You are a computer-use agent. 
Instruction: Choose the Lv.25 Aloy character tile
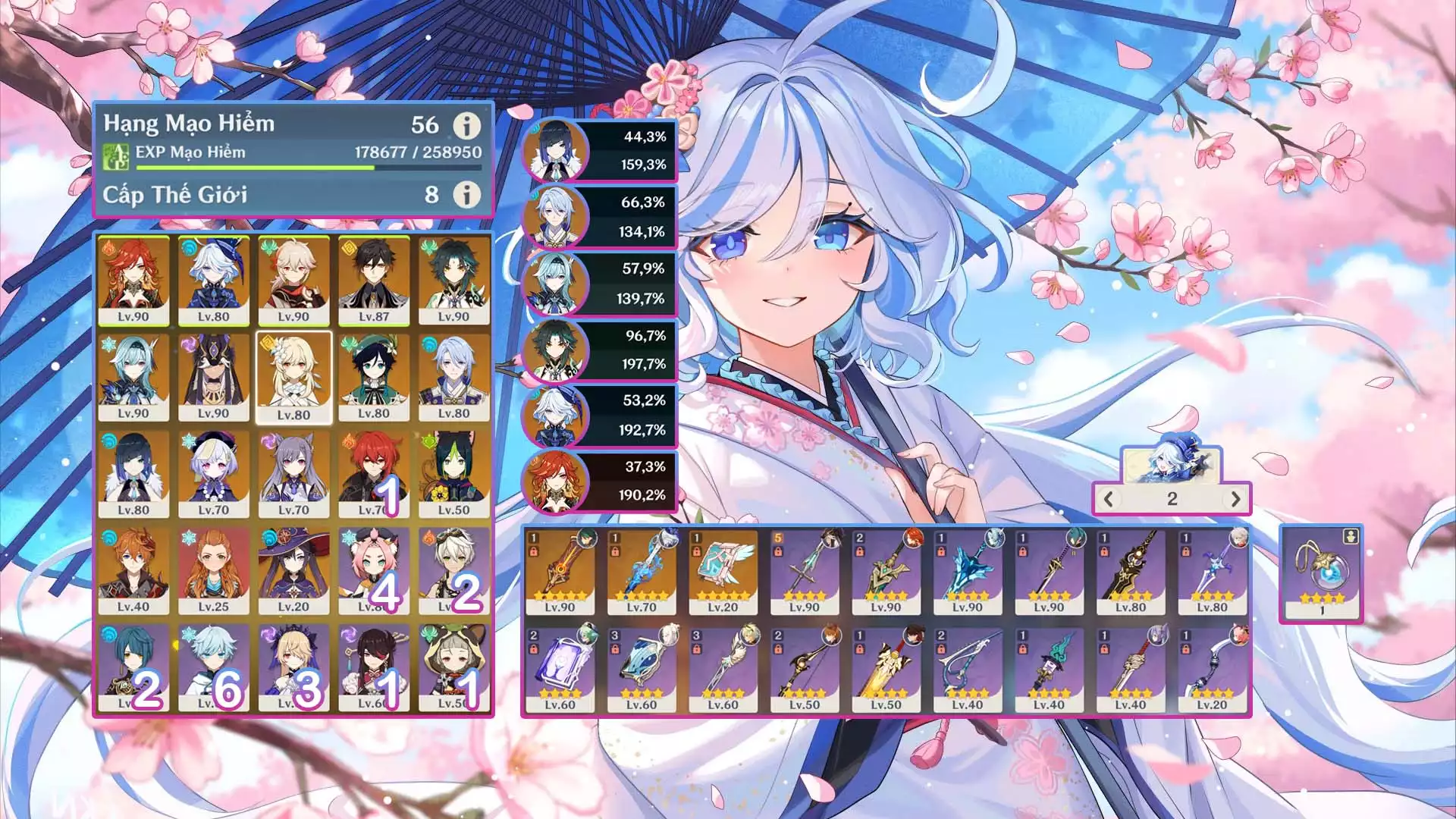pyautogui.click(x=214, y=571)
